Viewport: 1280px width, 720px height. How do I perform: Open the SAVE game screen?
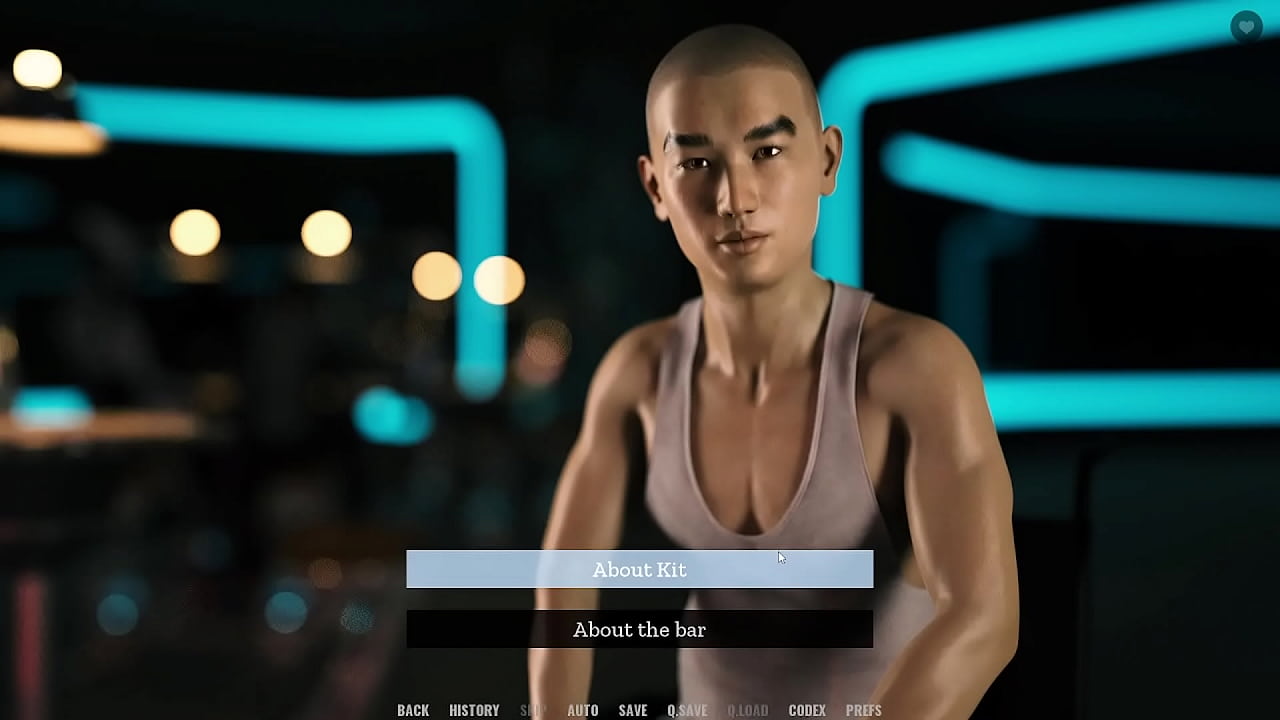(x=633, y=710)
